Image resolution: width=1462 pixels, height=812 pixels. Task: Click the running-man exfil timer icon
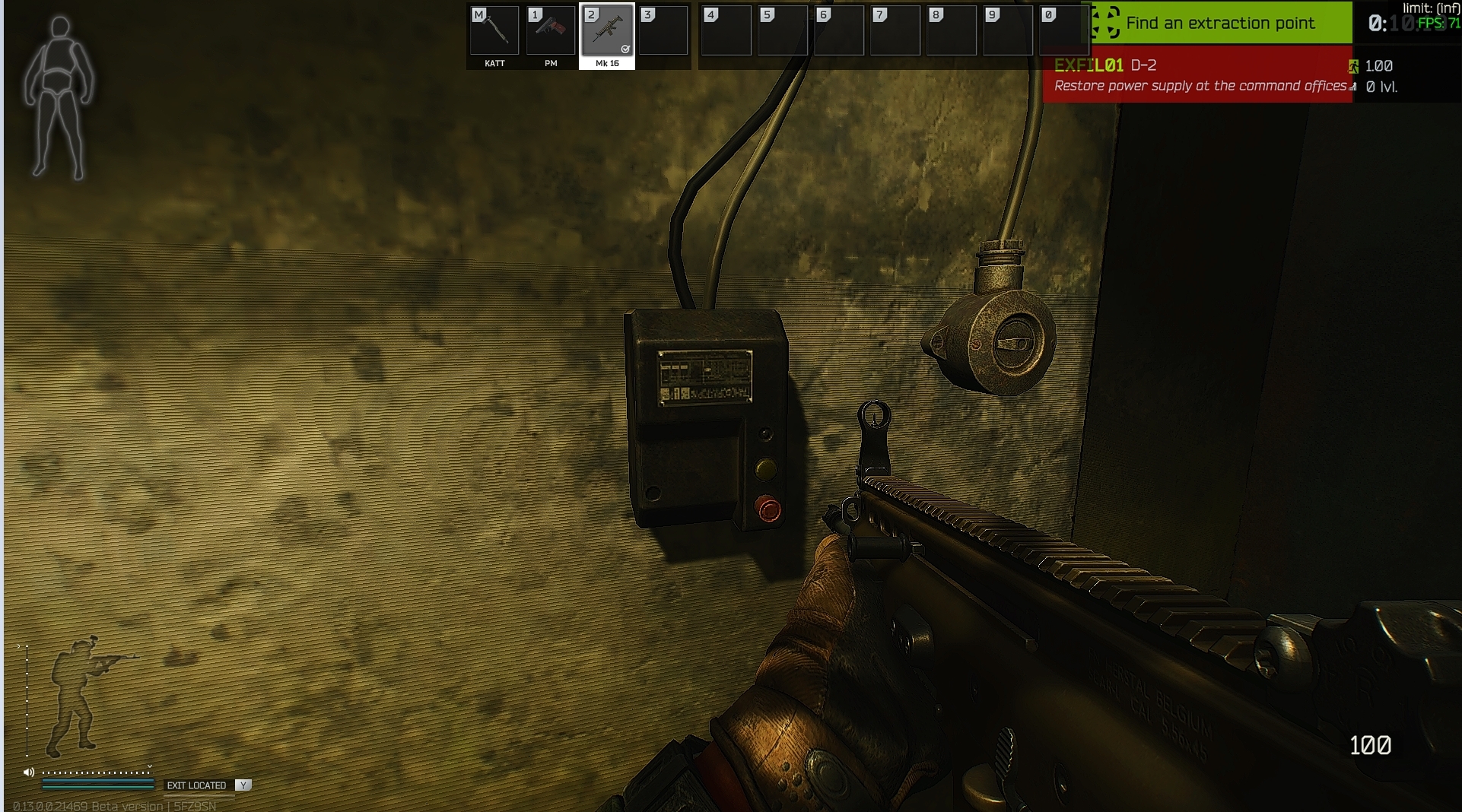(1354, 67)
